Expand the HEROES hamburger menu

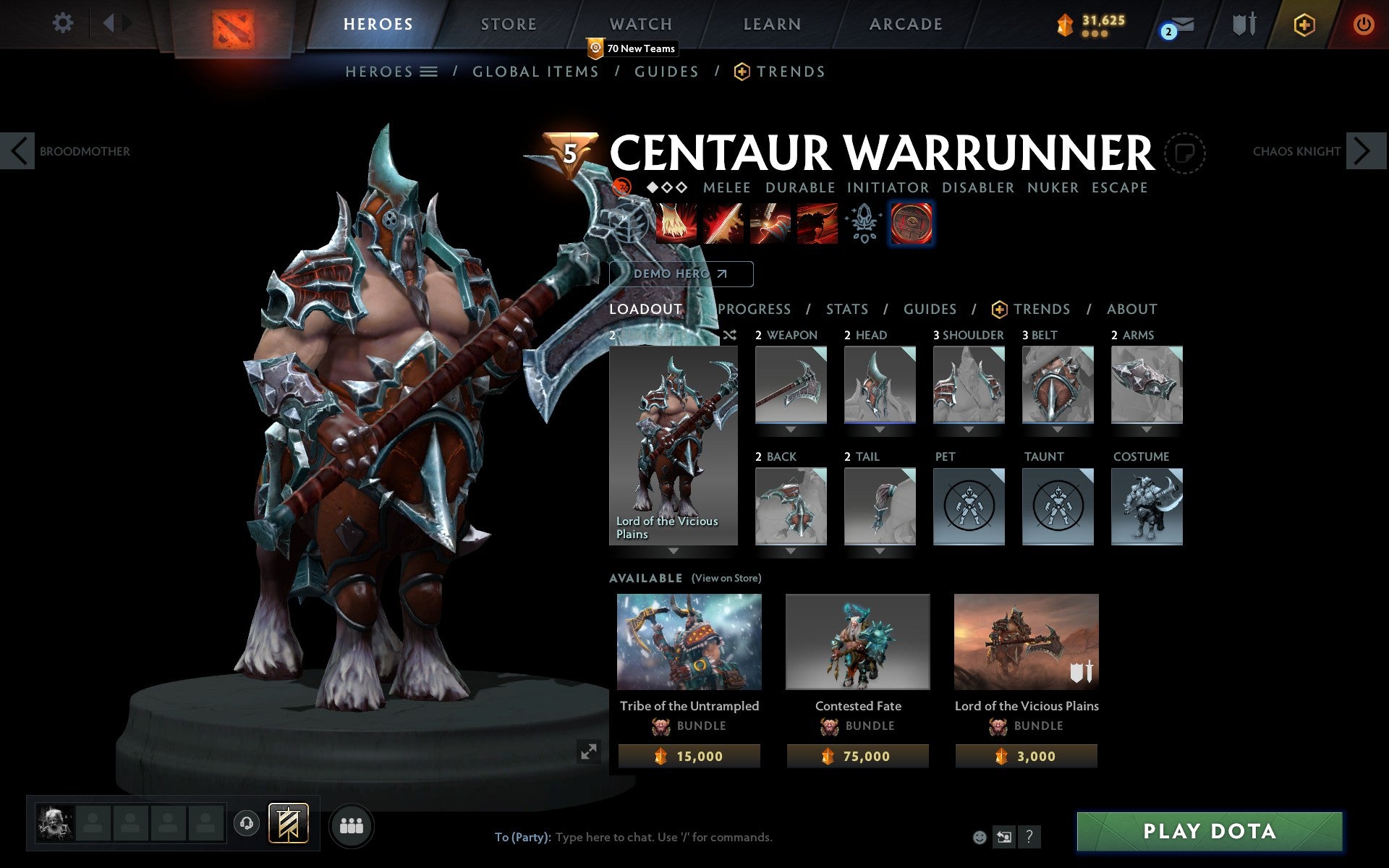click(x=430, y=72)
